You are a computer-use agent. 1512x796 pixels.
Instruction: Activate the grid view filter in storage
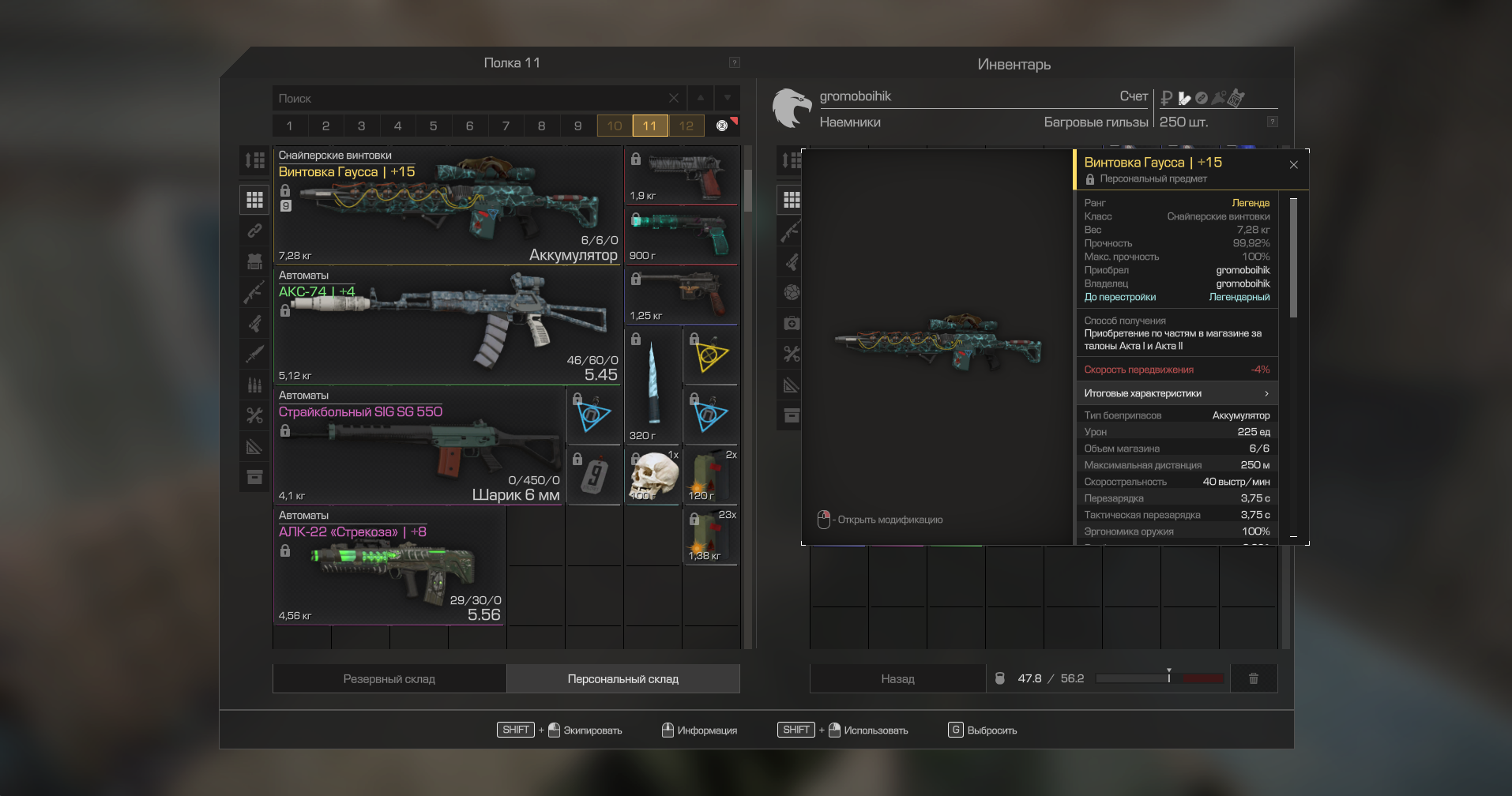(254, 200)
